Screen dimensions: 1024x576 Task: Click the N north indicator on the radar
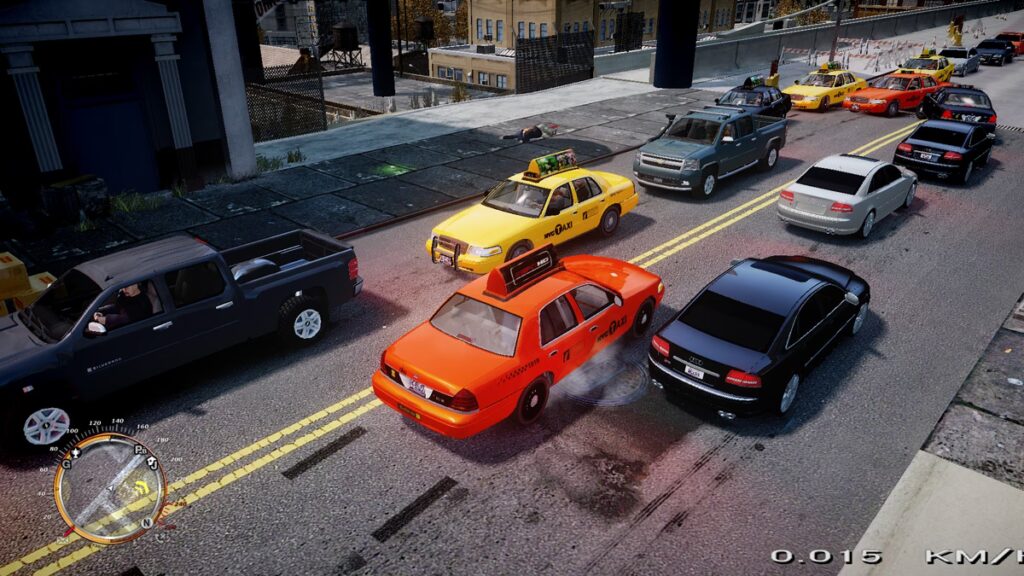147,522
